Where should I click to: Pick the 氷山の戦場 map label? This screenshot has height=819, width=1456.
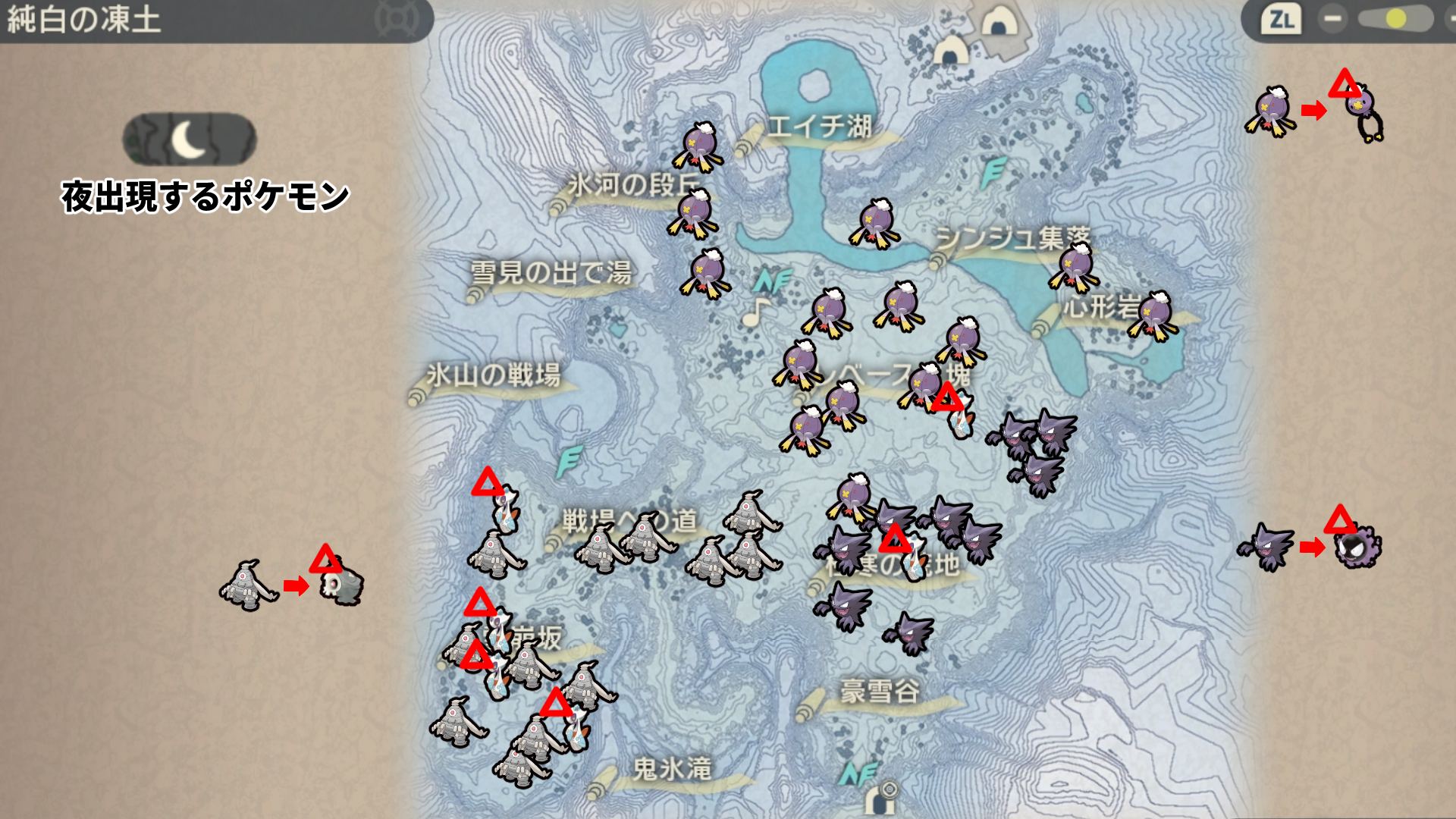pos(493,375)
